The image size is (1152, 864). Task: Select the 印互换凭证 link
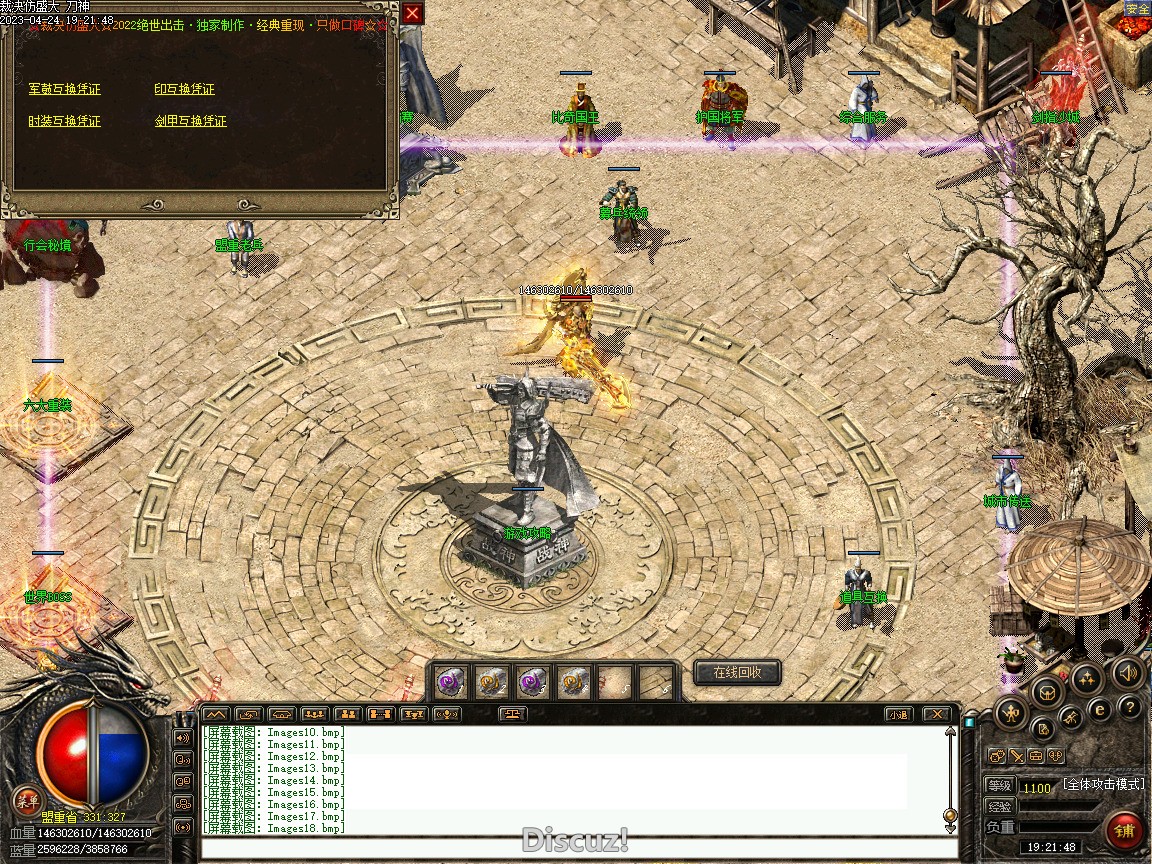point(184,89)
